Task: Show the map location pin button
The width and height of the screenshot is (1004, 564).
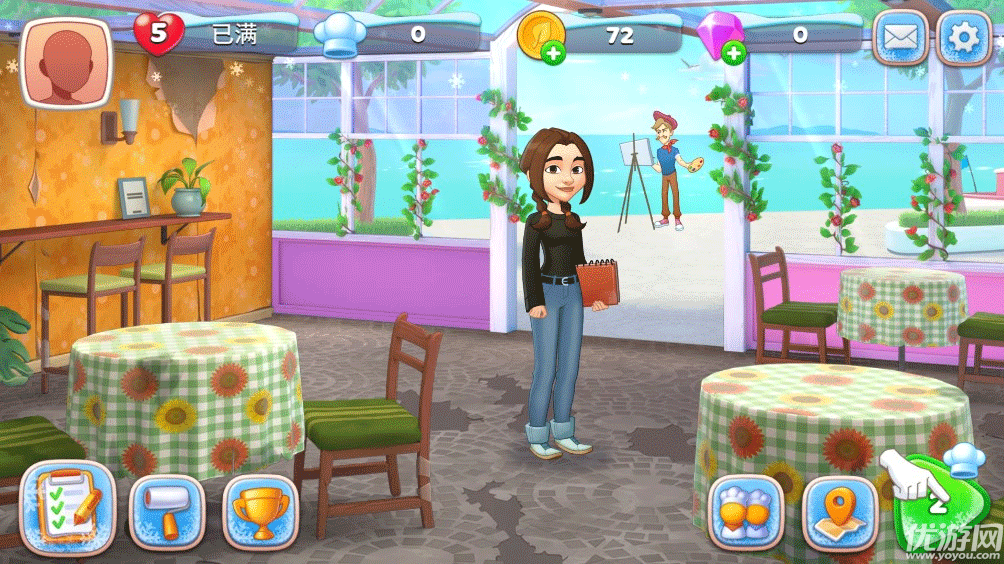Action: (840, 511)
